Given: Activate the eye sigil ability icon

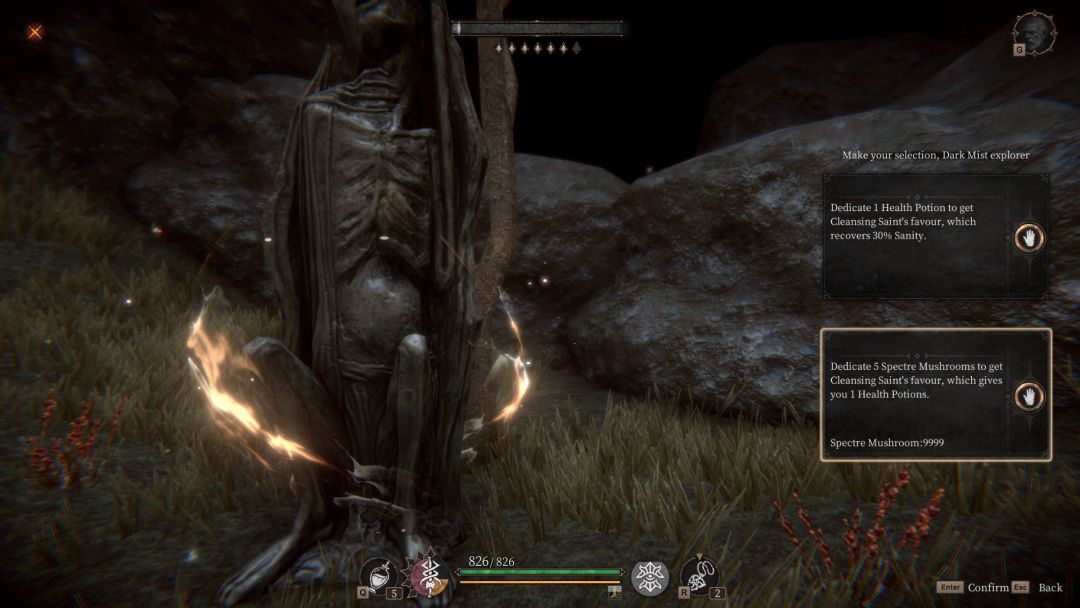Looking at the screenshot, I should [x=650, y=577].
